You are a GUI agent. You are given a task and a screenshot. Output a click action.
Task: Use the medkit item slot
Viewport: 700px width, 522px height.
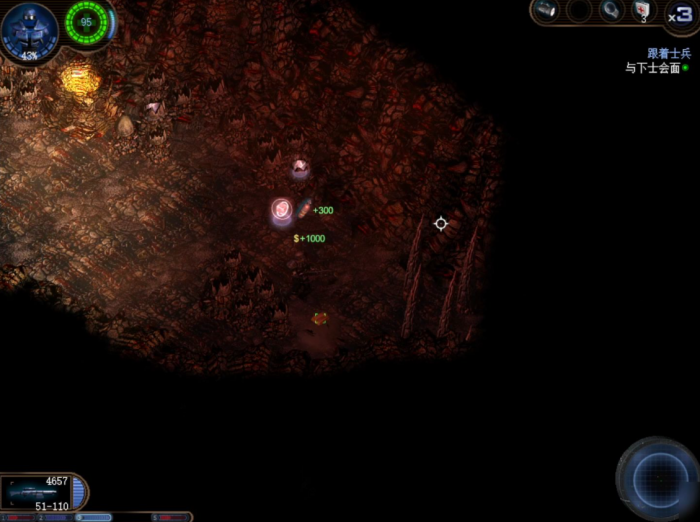pos(643,11)
